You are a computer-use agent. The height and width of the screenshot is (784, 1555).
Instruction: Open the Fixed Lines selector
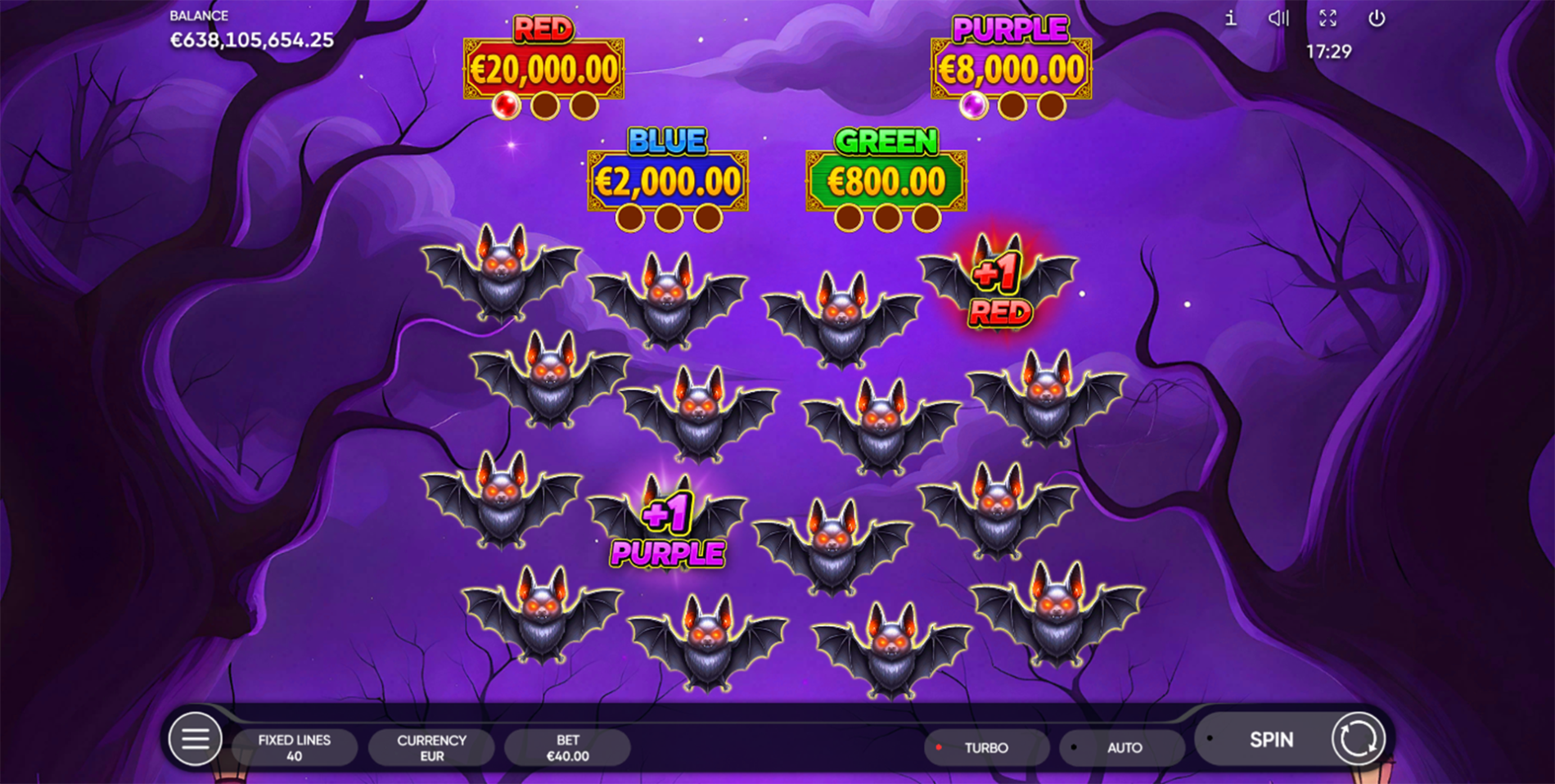[294, 747]
